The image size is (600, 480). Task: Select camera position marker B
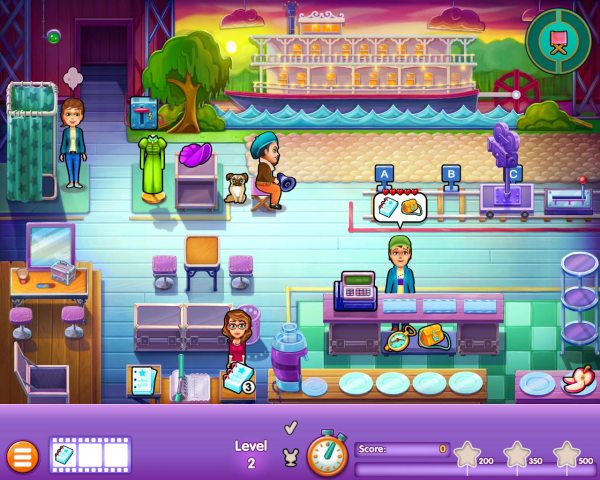pos(450,173)
